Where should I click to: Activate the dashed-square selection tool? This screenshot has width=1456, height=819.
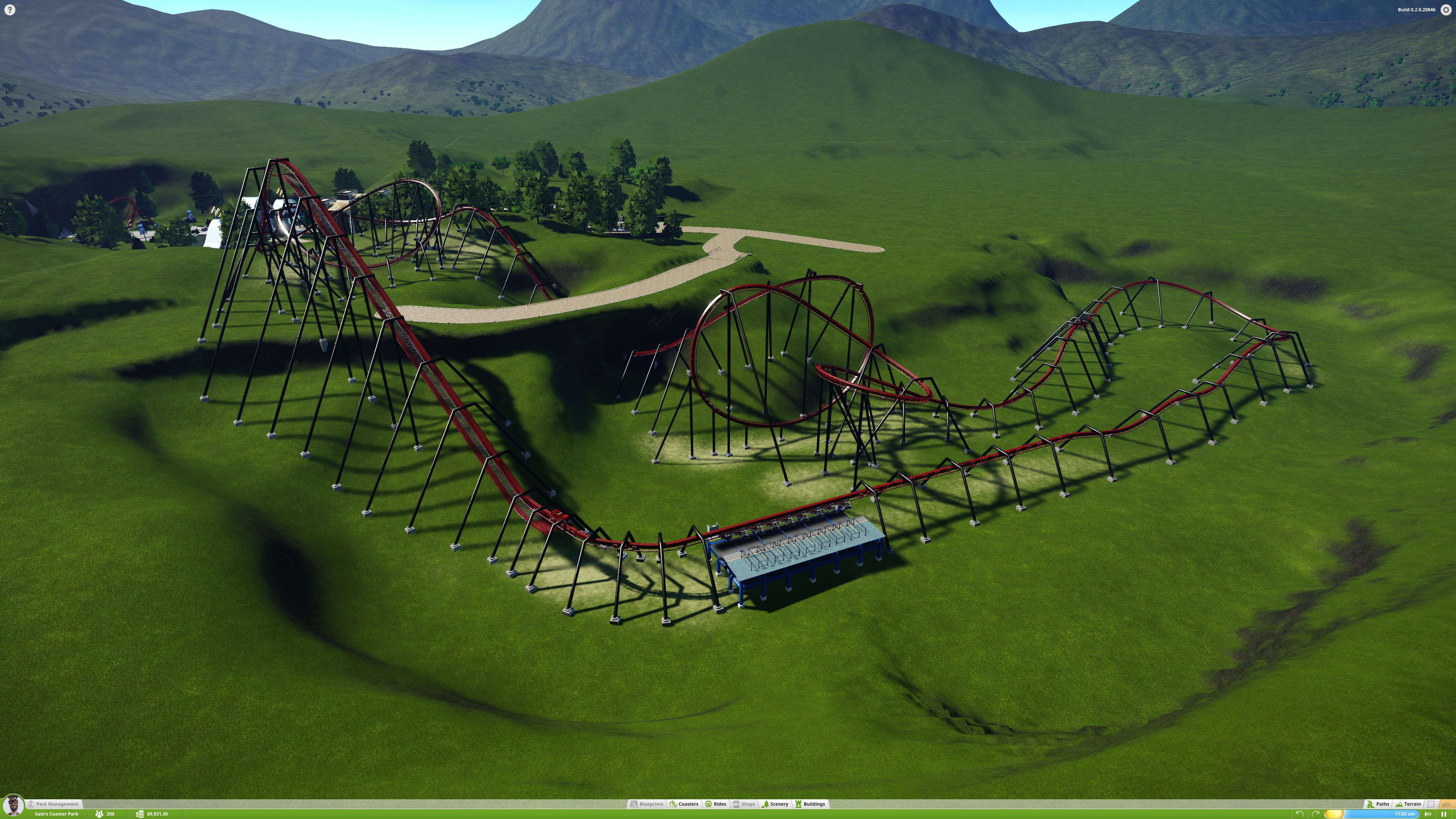tap(1431, 804)
